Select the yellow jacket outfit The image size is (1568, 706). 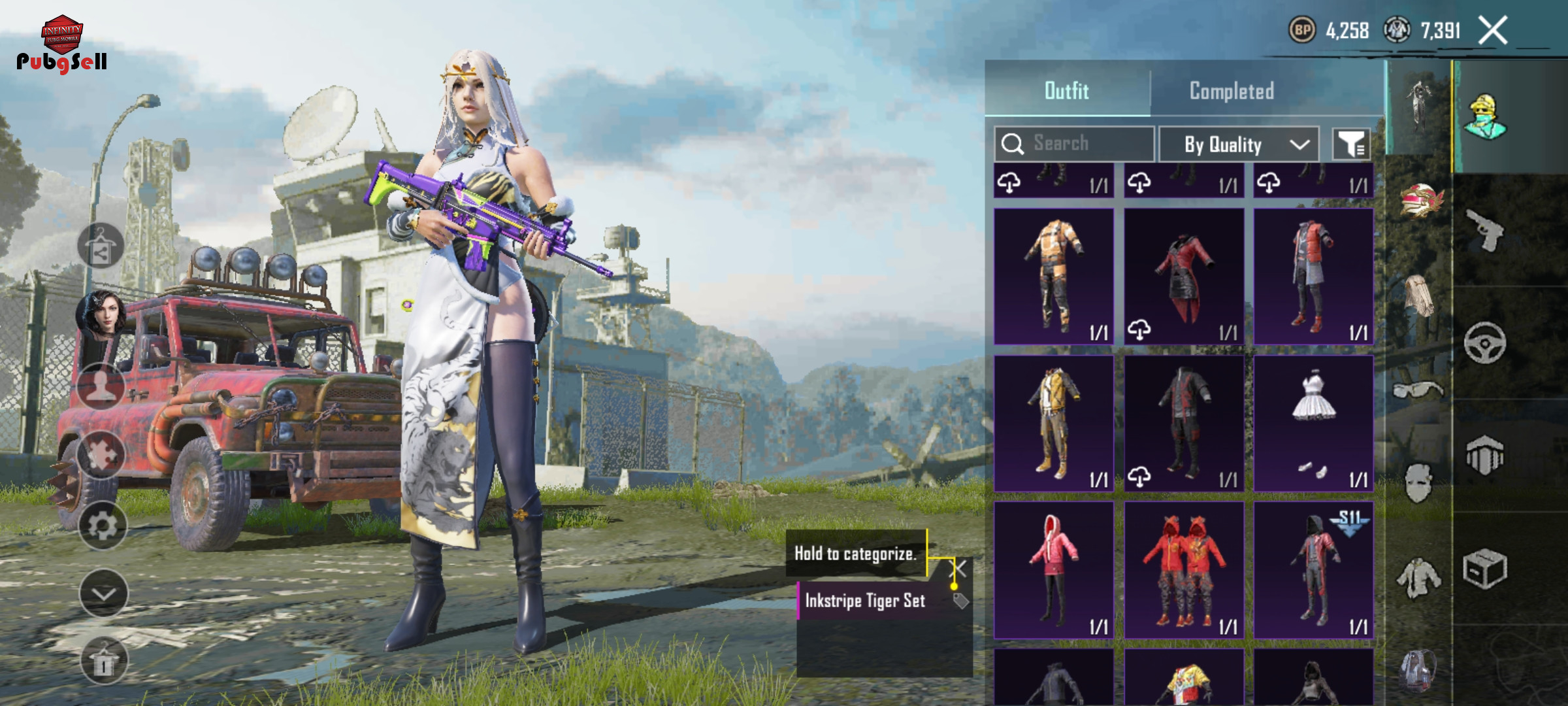coord(1054,423)
